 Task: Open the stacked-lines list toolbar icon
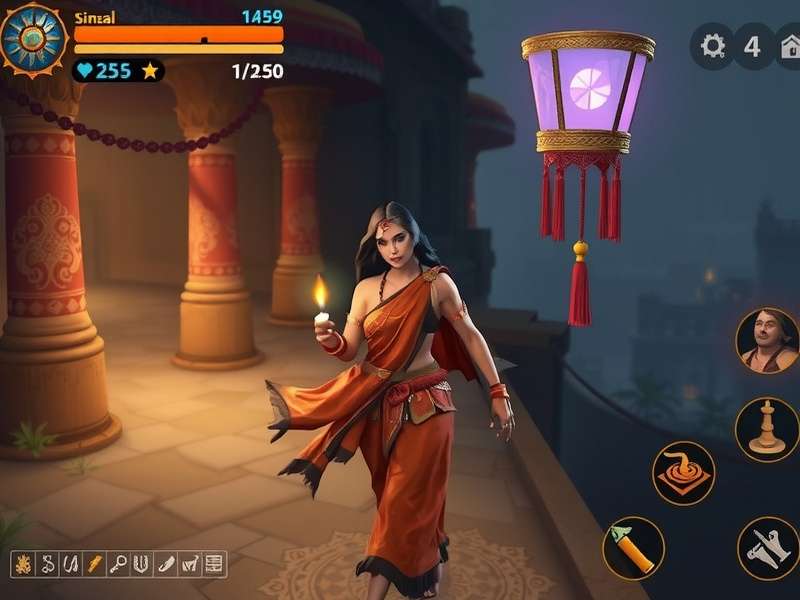pyautogui.click(x=214, y=564)
